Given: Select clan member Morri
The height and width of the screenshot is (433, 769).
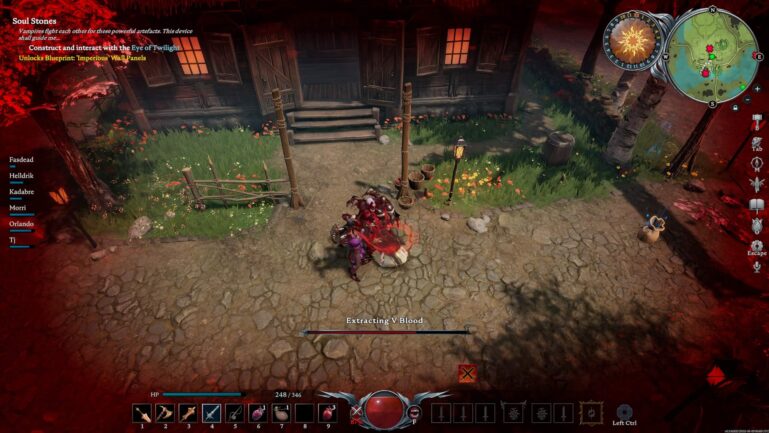Looking at the screenshot, I should click(x=20, y=208).
